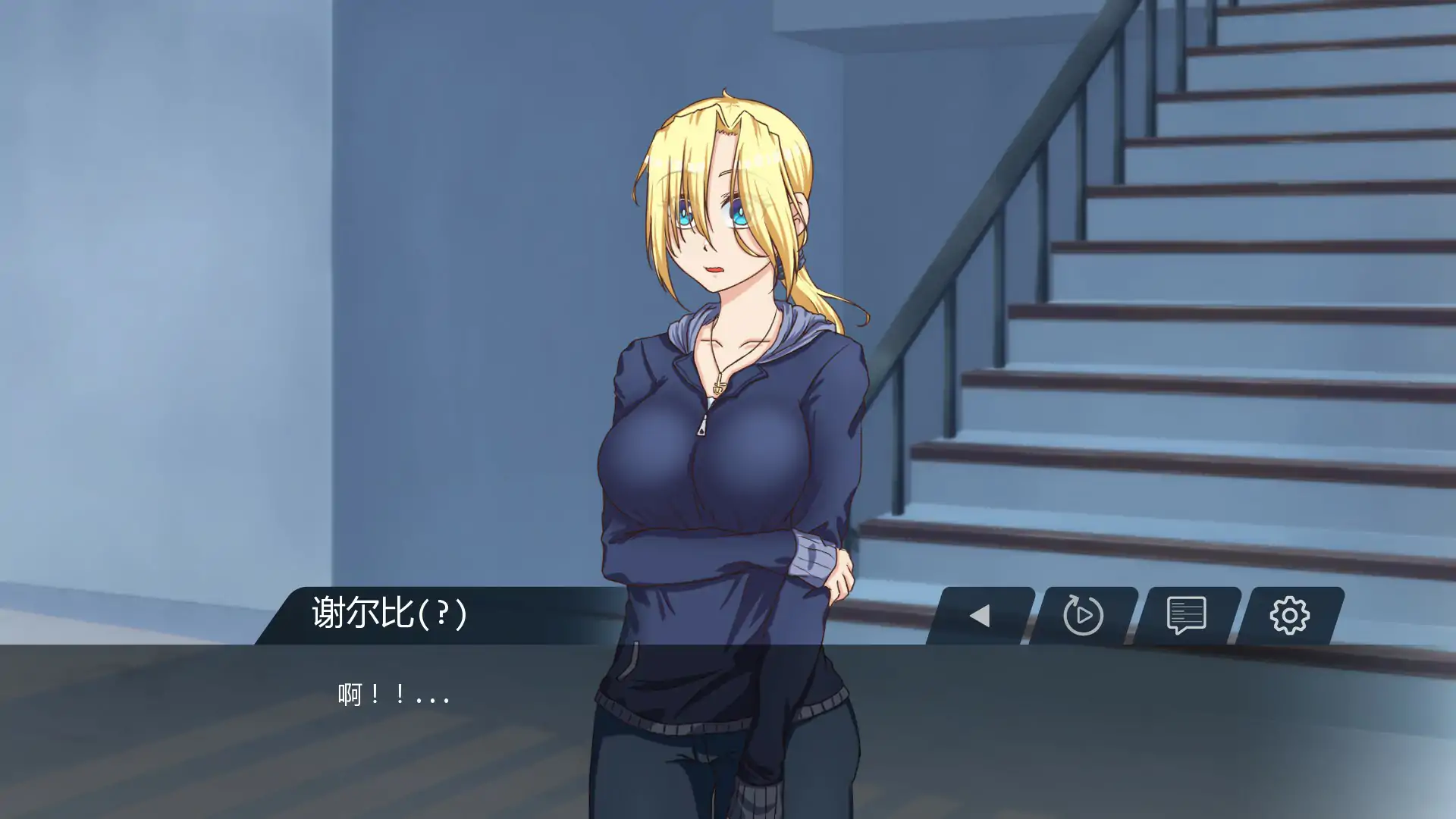Rewind to previous line using the triangle icon
Screen dimensions: 1456x819
tap(981, 617)
